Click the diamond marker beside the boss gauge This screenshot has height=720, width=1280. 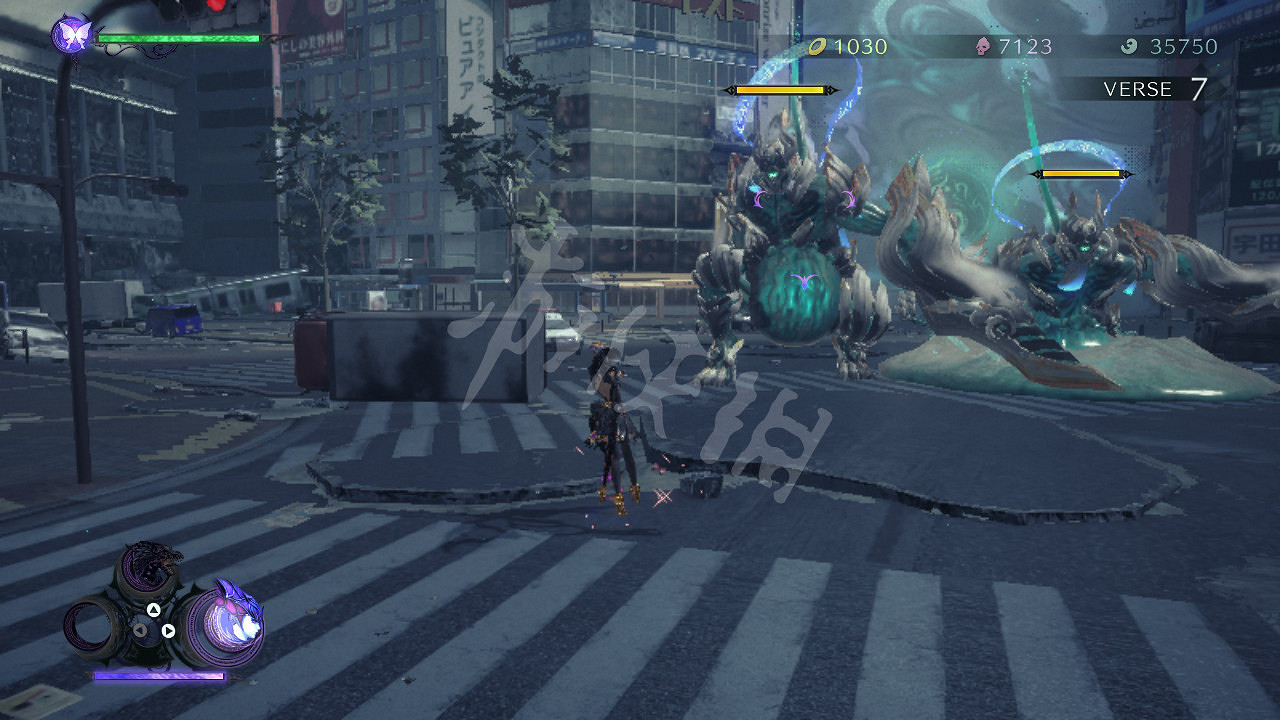pos(831,89)
